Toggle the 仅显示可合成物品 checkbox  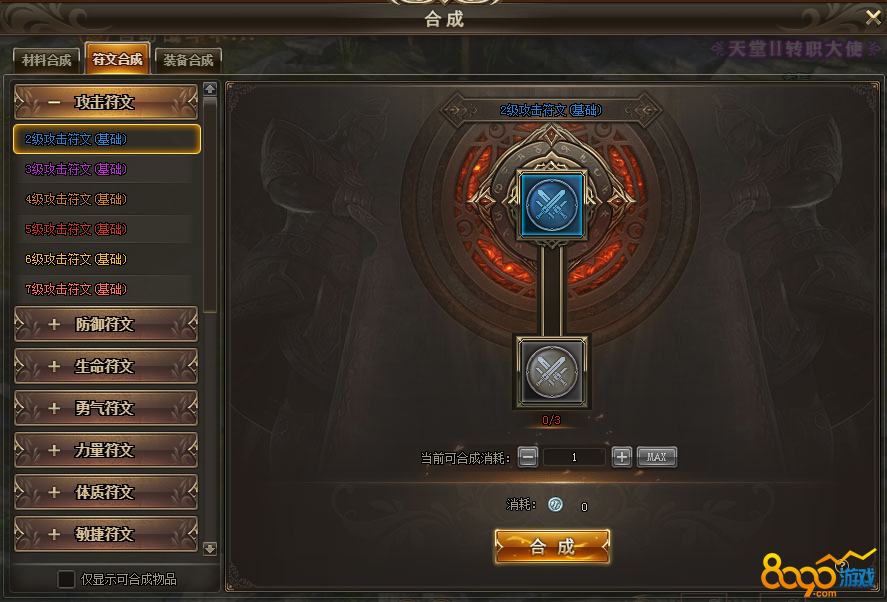[66, 579]
